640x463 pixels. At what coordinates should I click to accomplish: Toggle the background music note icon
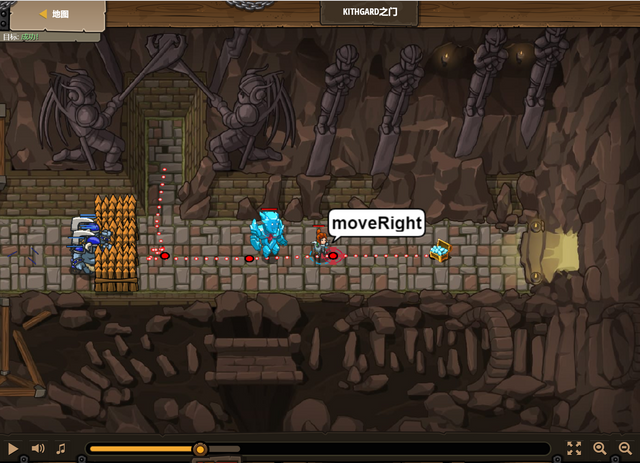point(61,449)
